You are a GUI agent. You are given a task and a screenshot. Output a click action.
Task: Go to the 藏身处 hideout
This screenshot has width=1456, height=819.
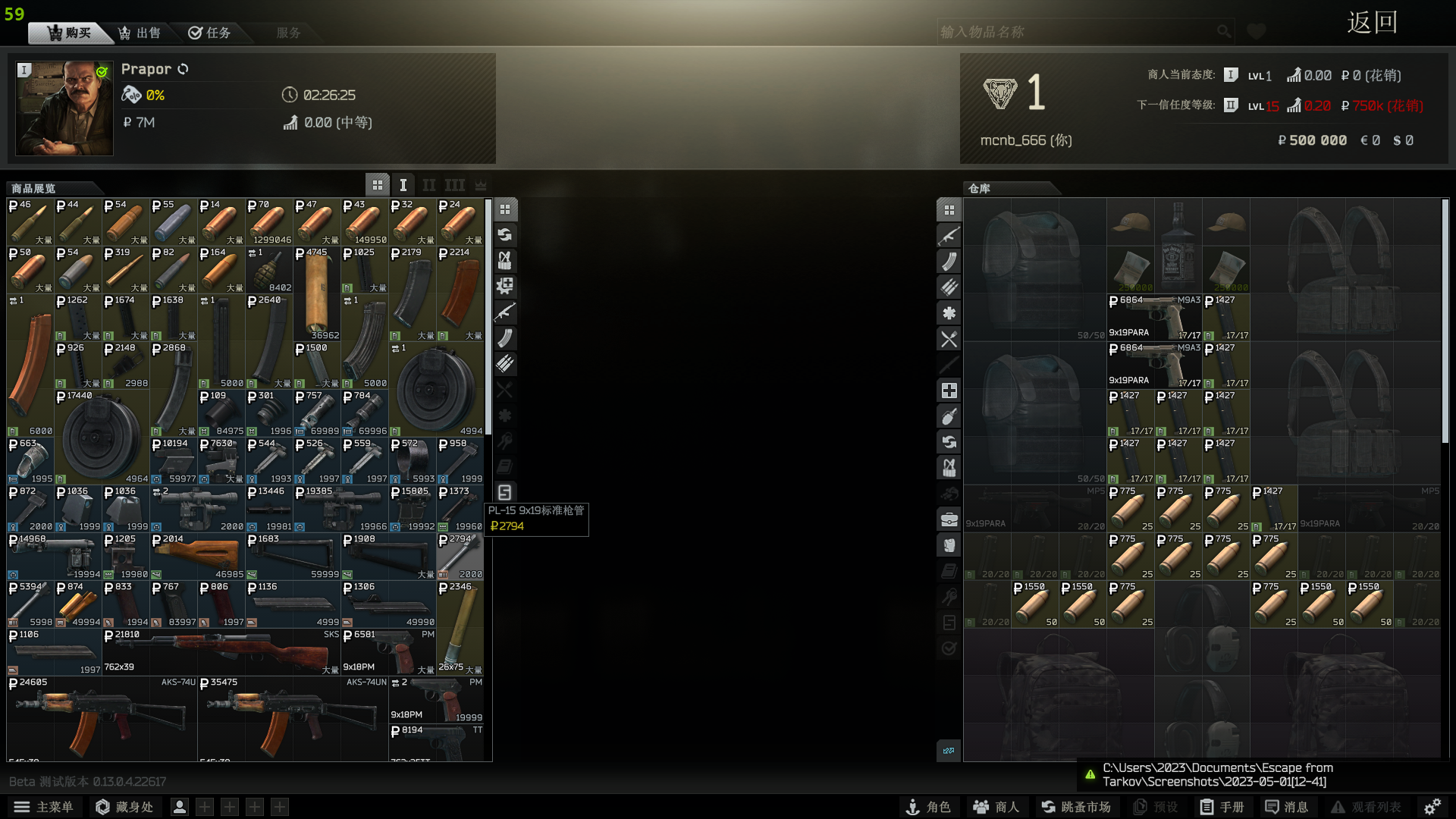(x=124, y=807)
